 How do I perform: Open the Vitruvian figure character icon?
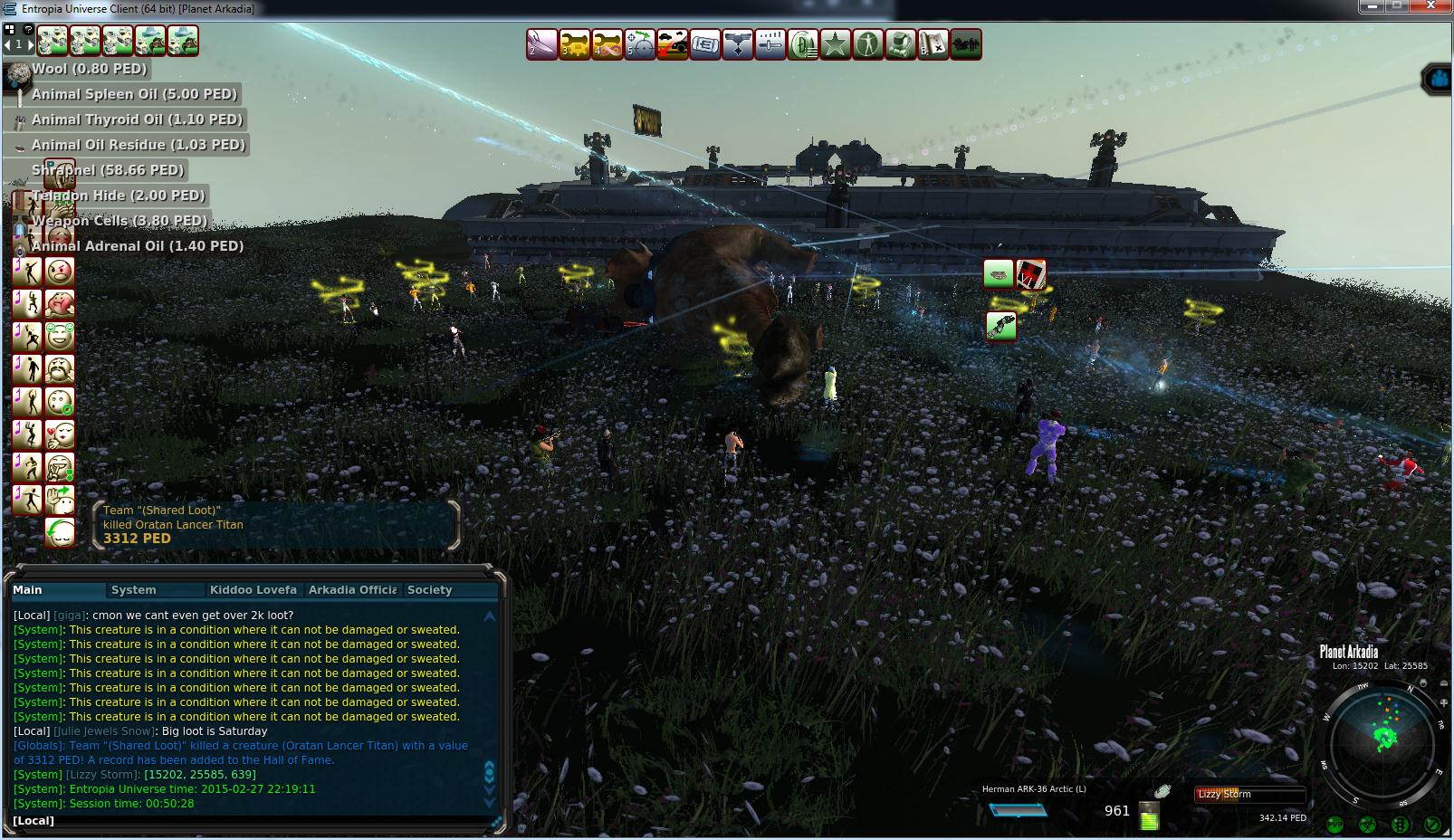point(867,44)
